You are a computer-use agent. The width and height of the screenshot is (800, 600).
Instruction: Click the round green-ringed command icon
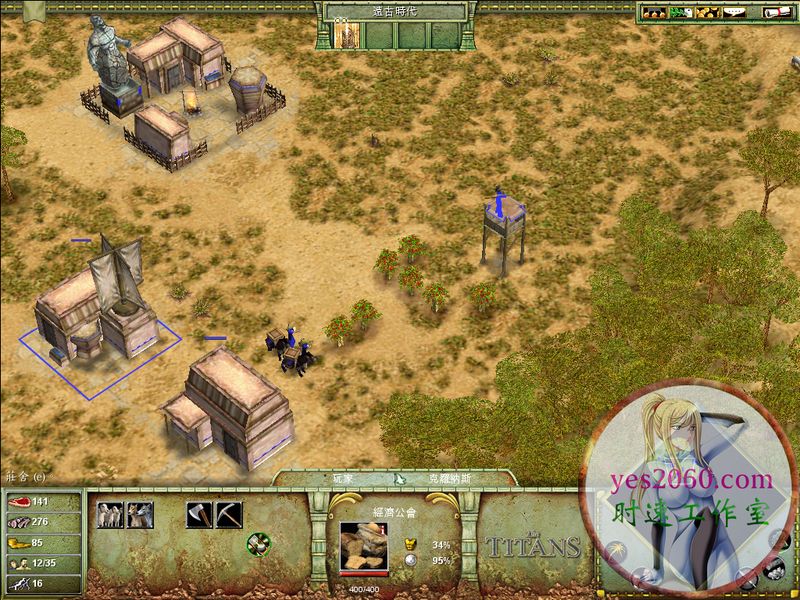[258, 543]
